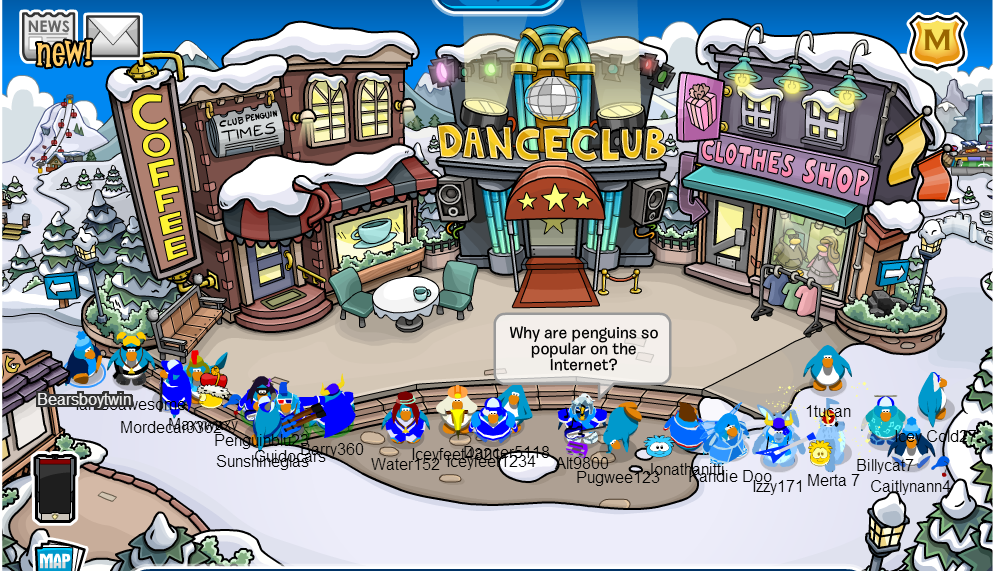
Task: Check mail using the envelope icon
Action: coord(112,36)
